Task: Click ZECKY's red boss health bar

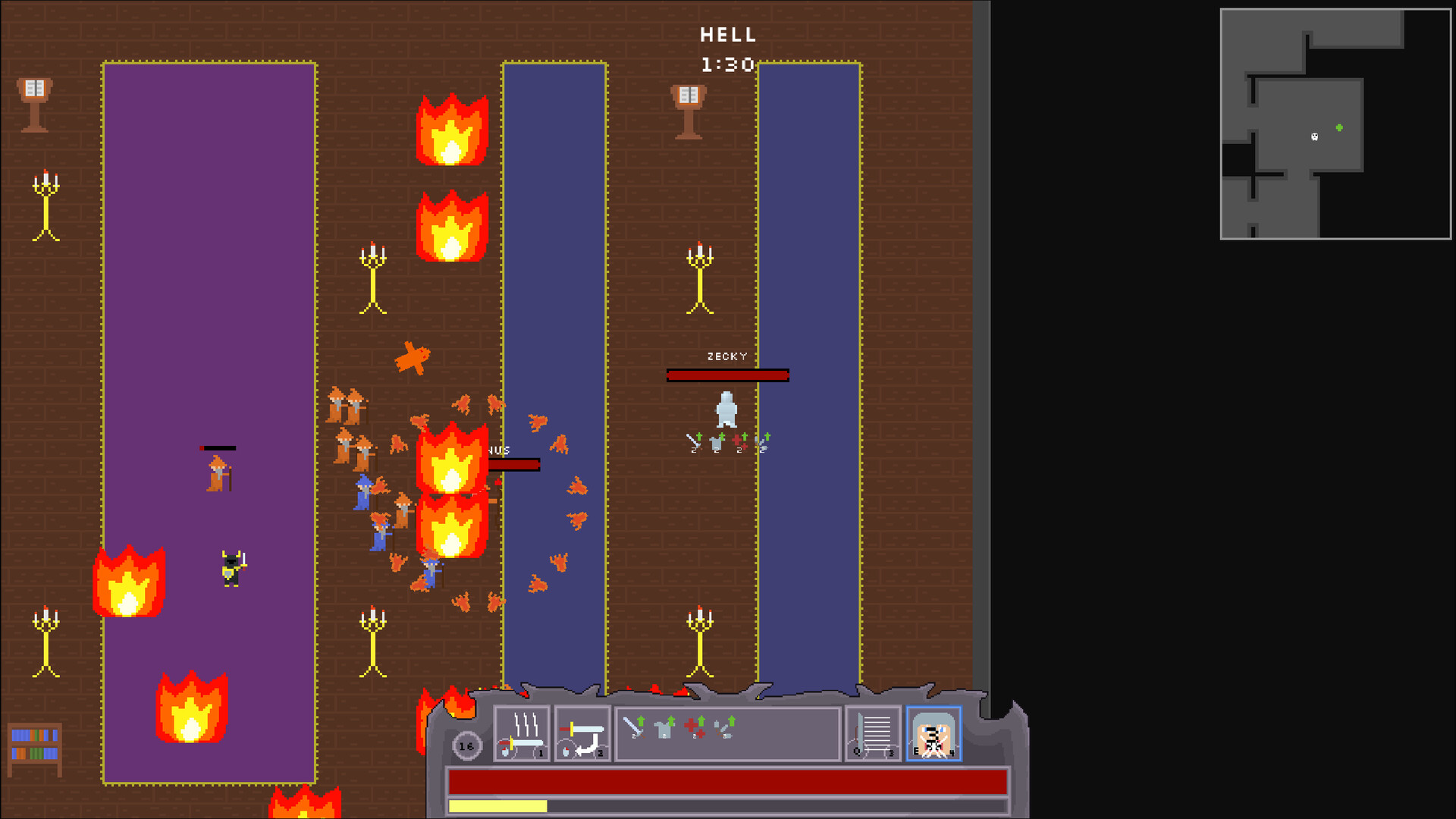Action: point(730,374)
